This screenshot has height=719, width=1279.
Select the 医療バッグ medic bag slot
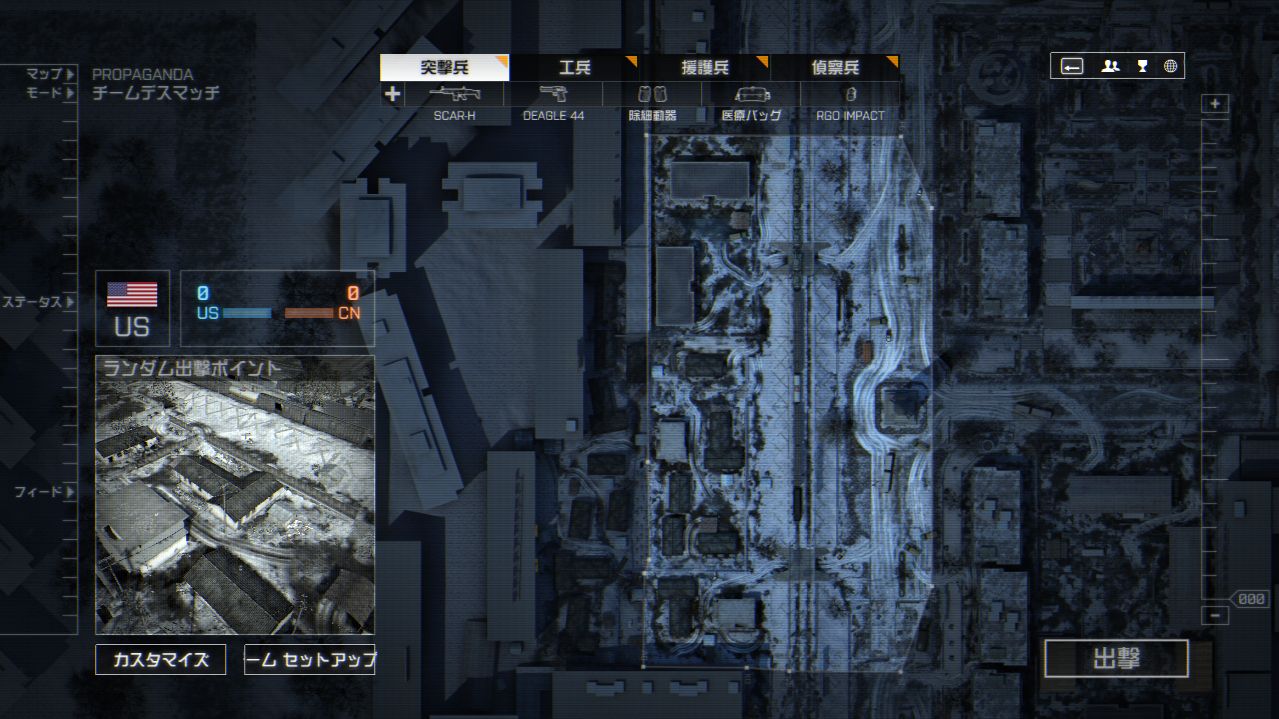click(751, 95)
